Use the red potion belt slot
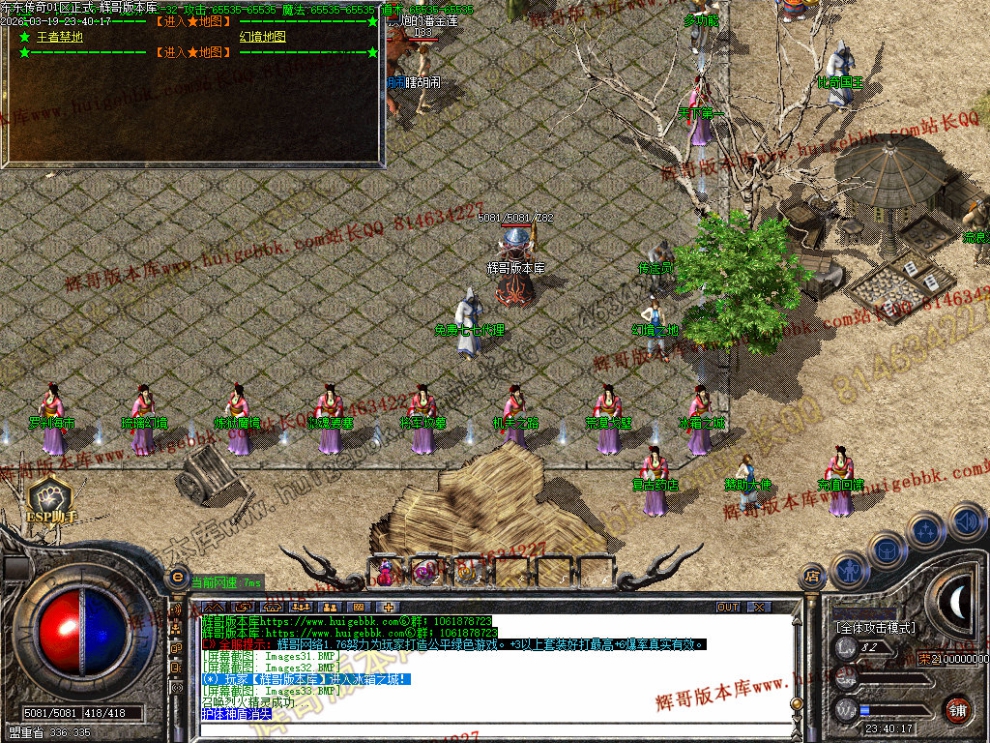Screen dimensions: 990x743 (385, 572)
